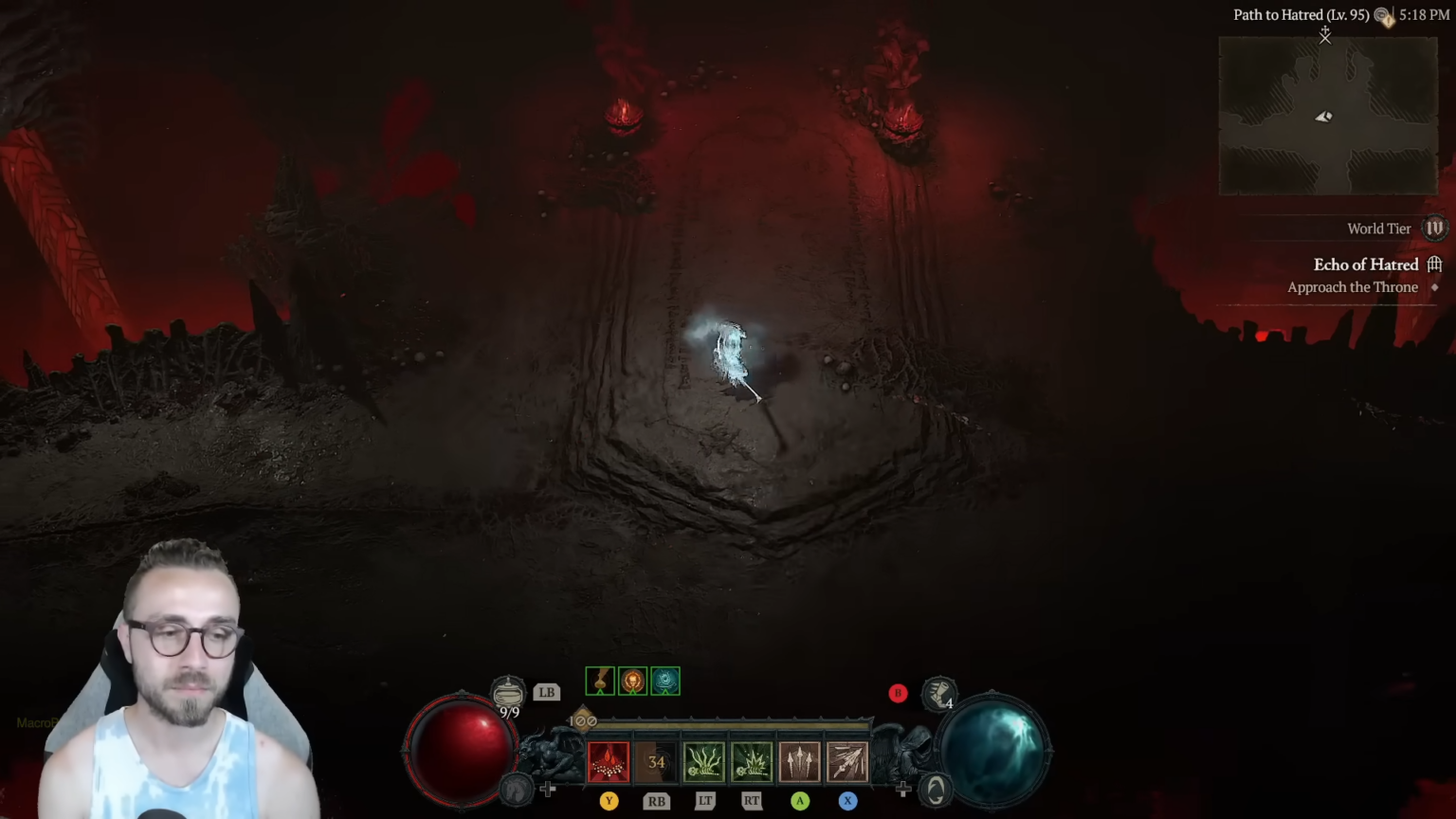
Task: Click the blue swirl buff icon
Action: [x=664, y=681]
